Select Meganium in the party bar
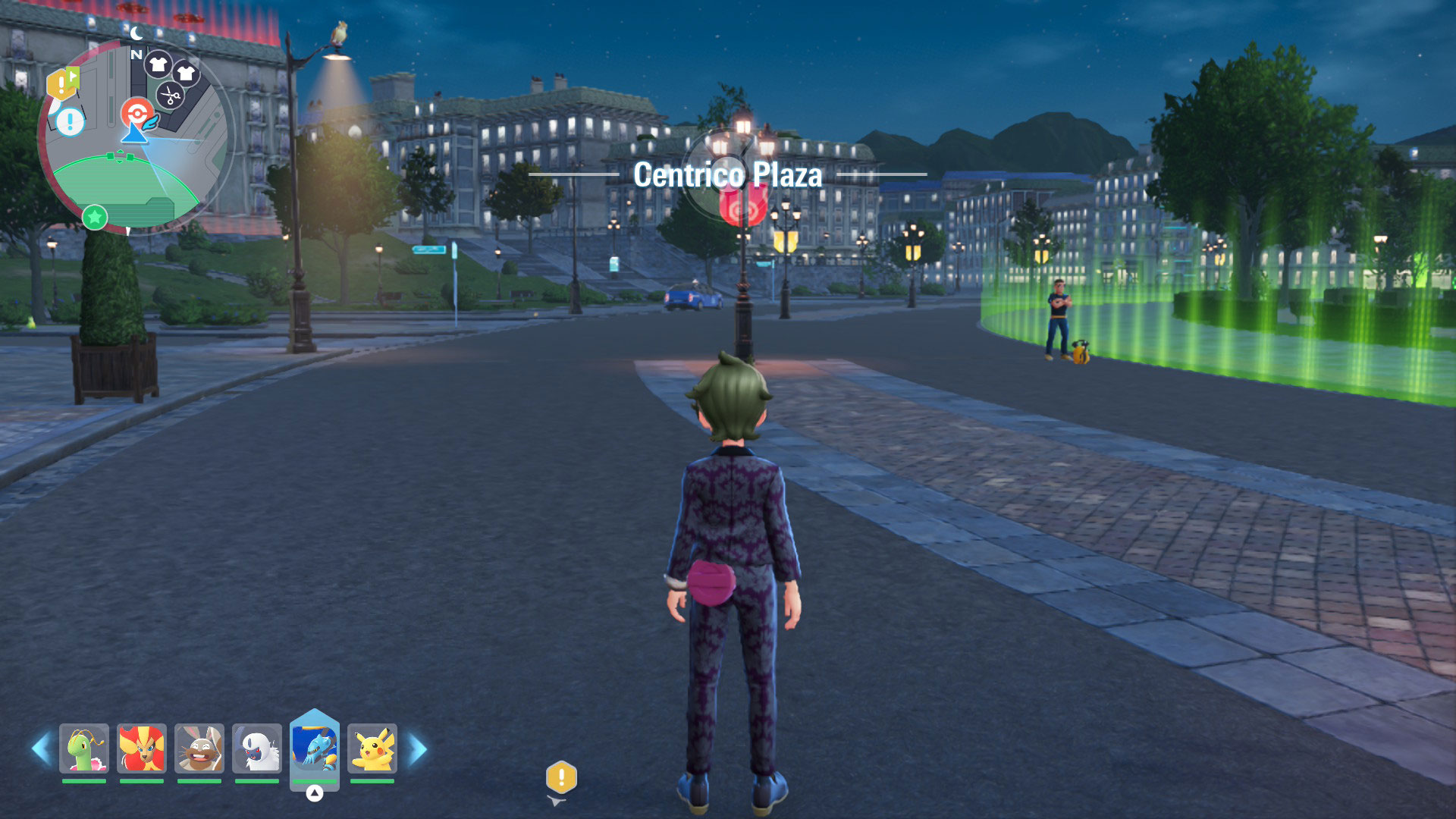This screenshot has width=1456, height=819. 84,748
